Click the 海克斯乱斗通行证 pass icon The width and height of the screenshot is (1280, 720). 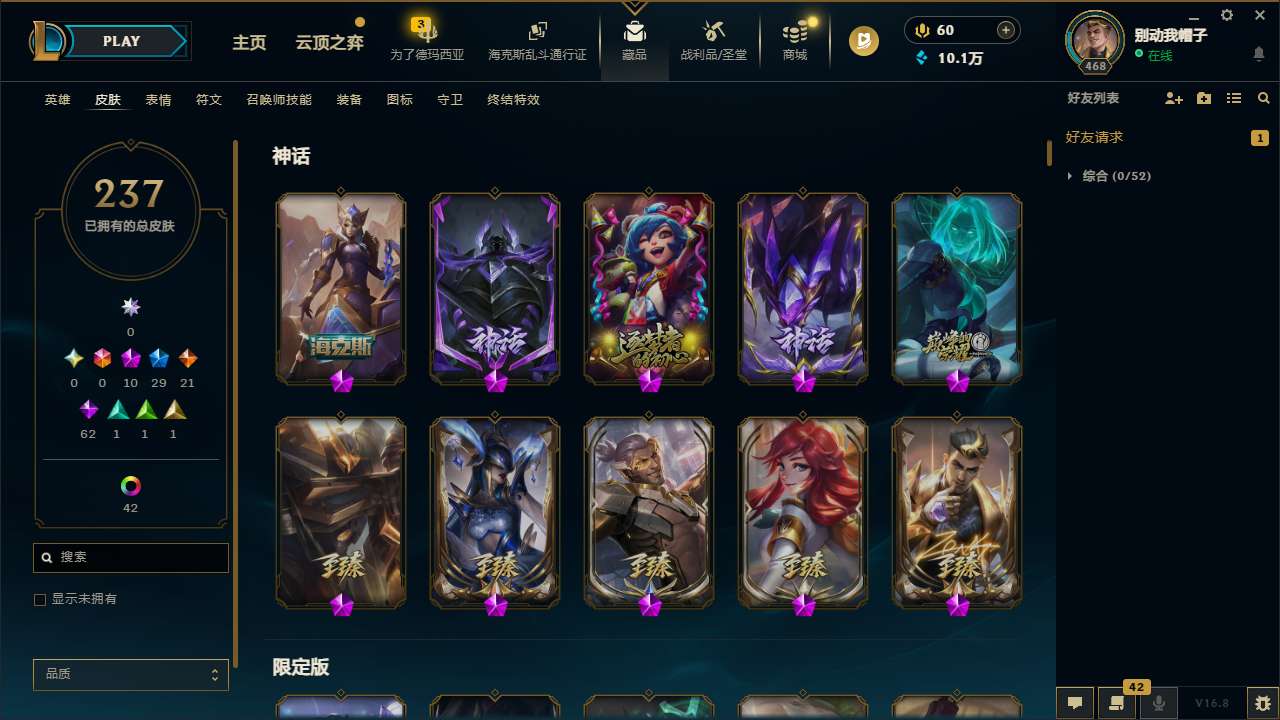537,35
